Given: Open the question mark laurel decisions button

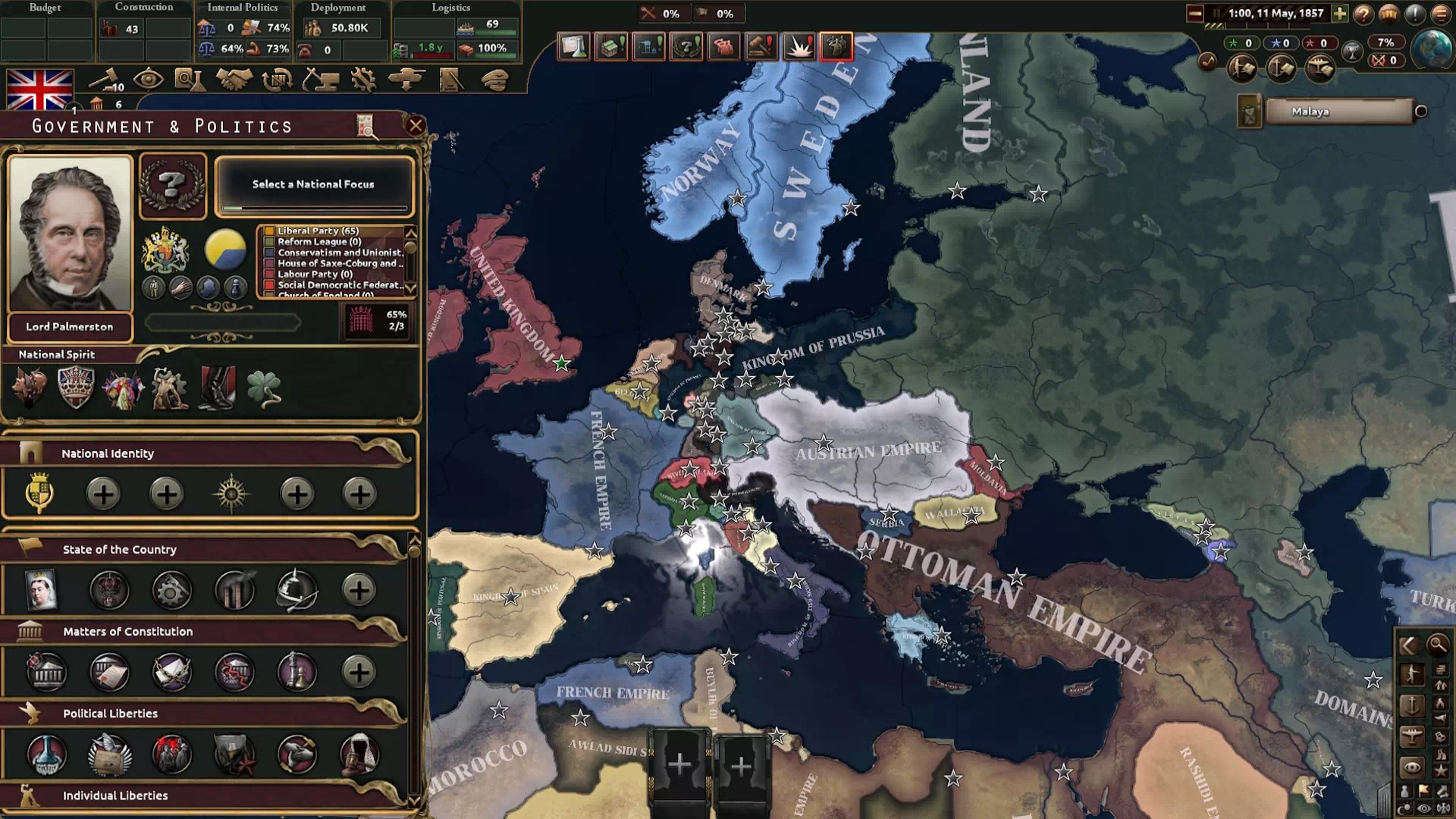Looking at the screenshot, I should (x=173, y=185).
